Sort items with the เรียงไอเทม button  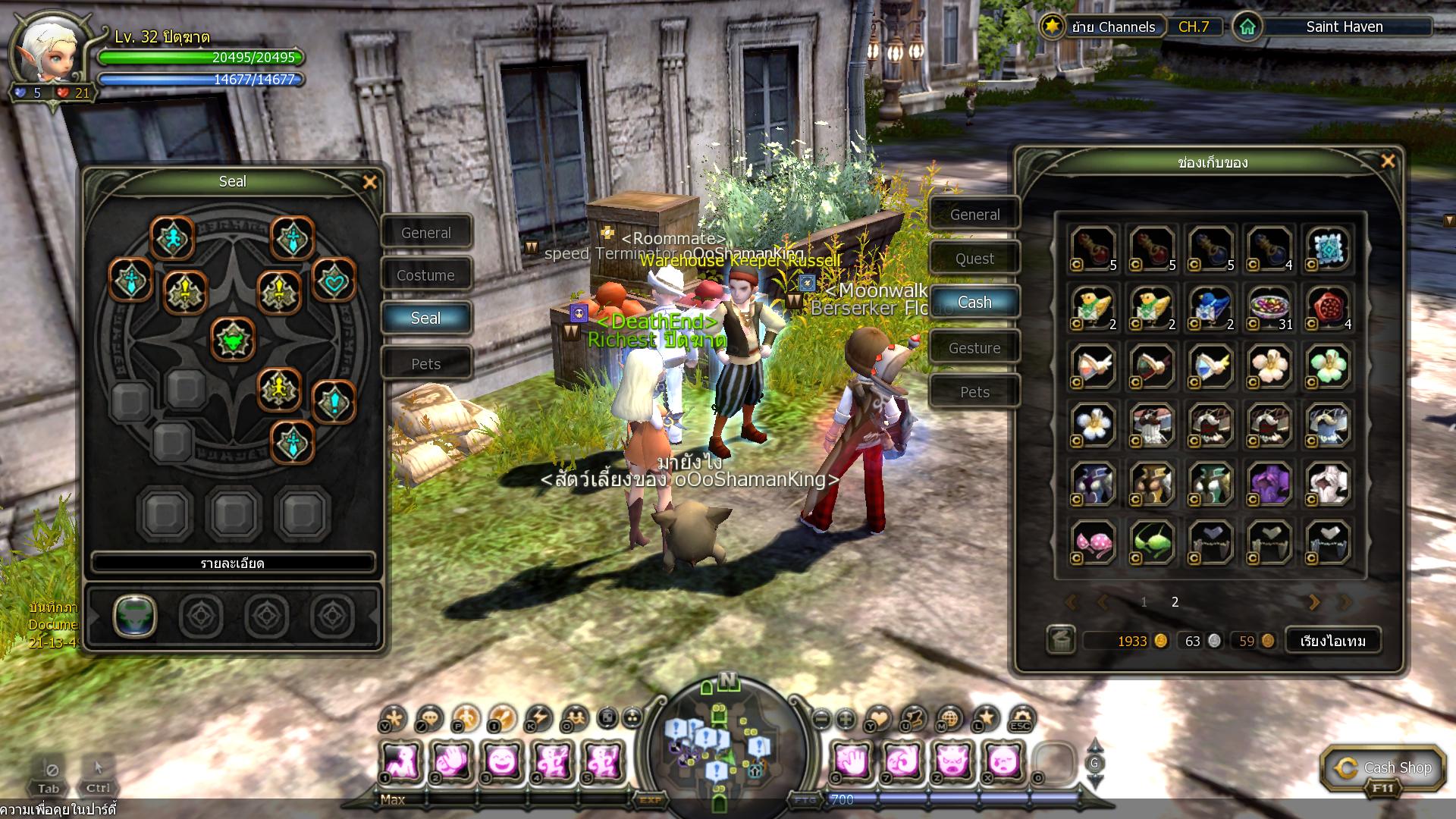point(1332,641)
